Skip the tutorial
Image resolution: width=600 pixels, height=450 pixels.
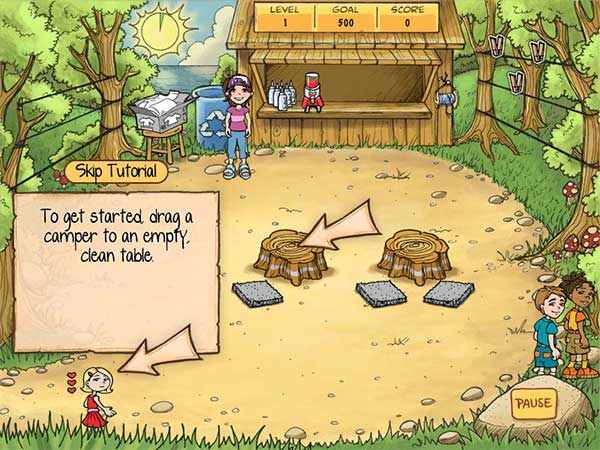coord(119,171)
